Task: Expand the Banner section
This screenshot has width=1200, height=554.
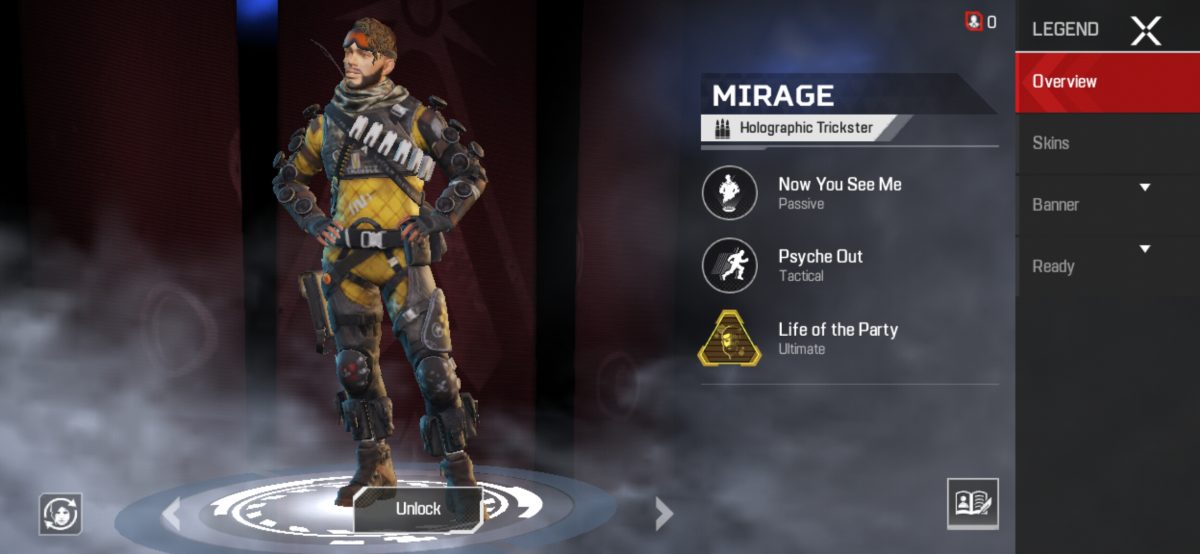Action: click(x=1107, y=204)
